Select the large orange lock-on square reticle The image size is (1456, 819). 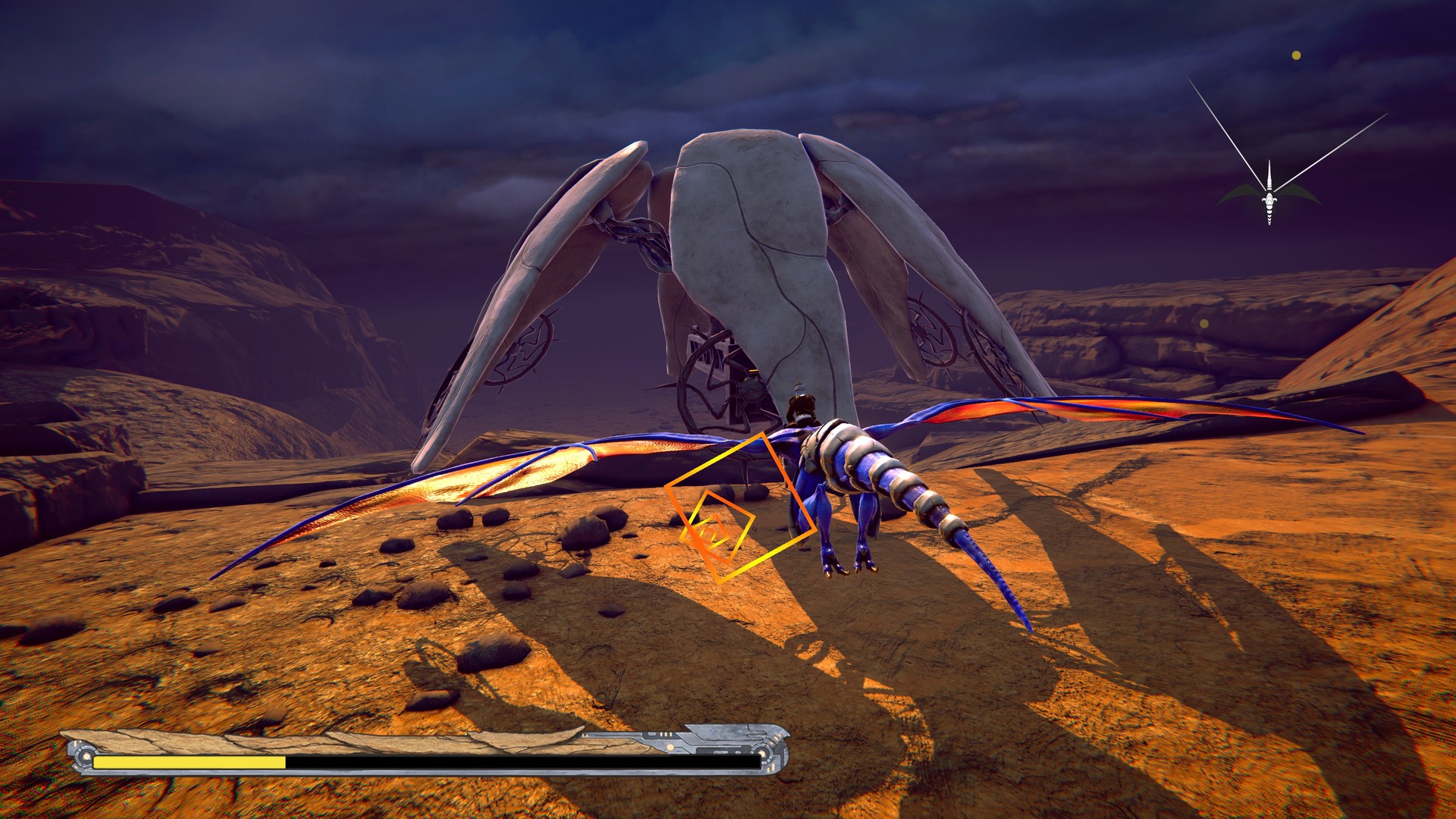739,508
